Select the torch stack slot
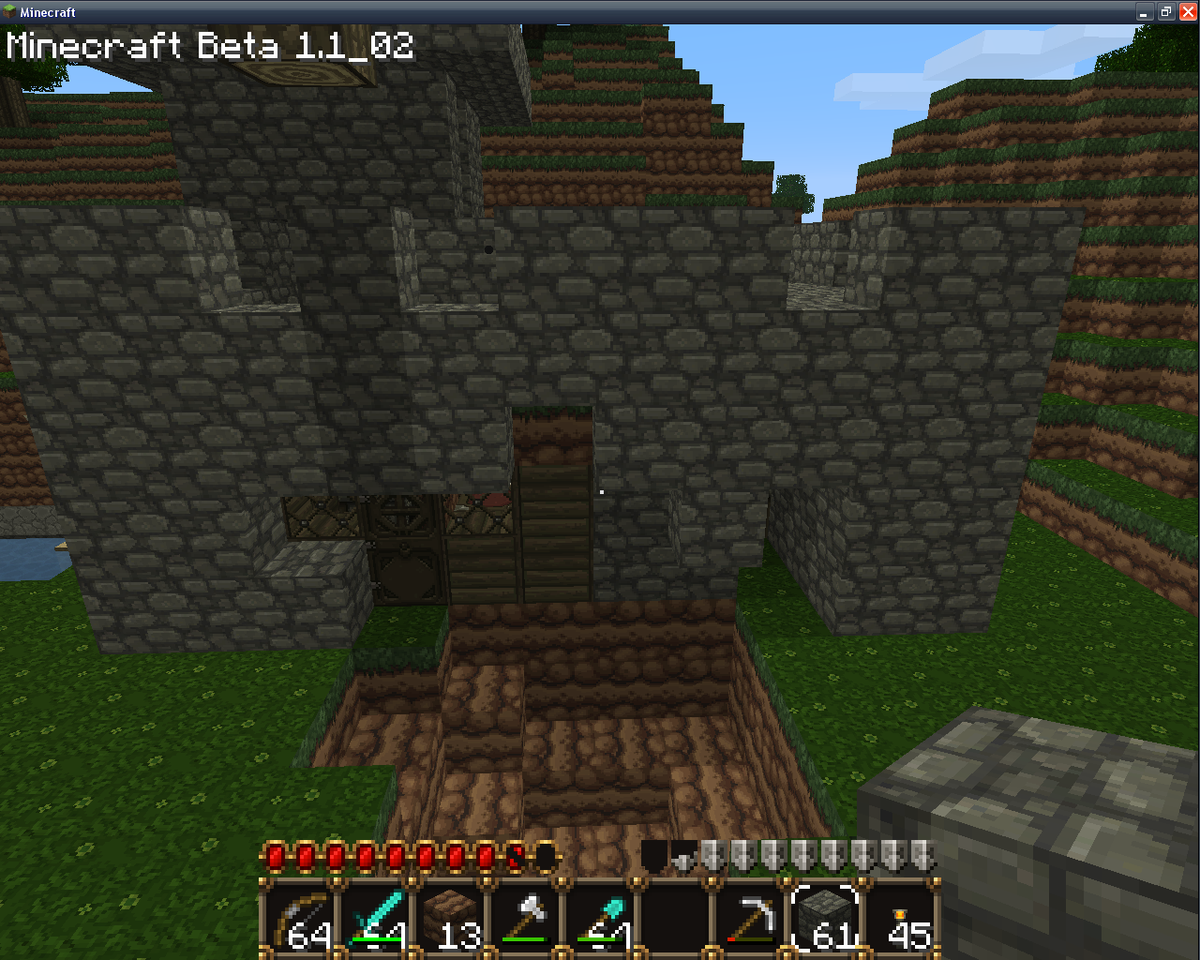The height and width of the screenshot is (960, 1200). pos(902,915)
